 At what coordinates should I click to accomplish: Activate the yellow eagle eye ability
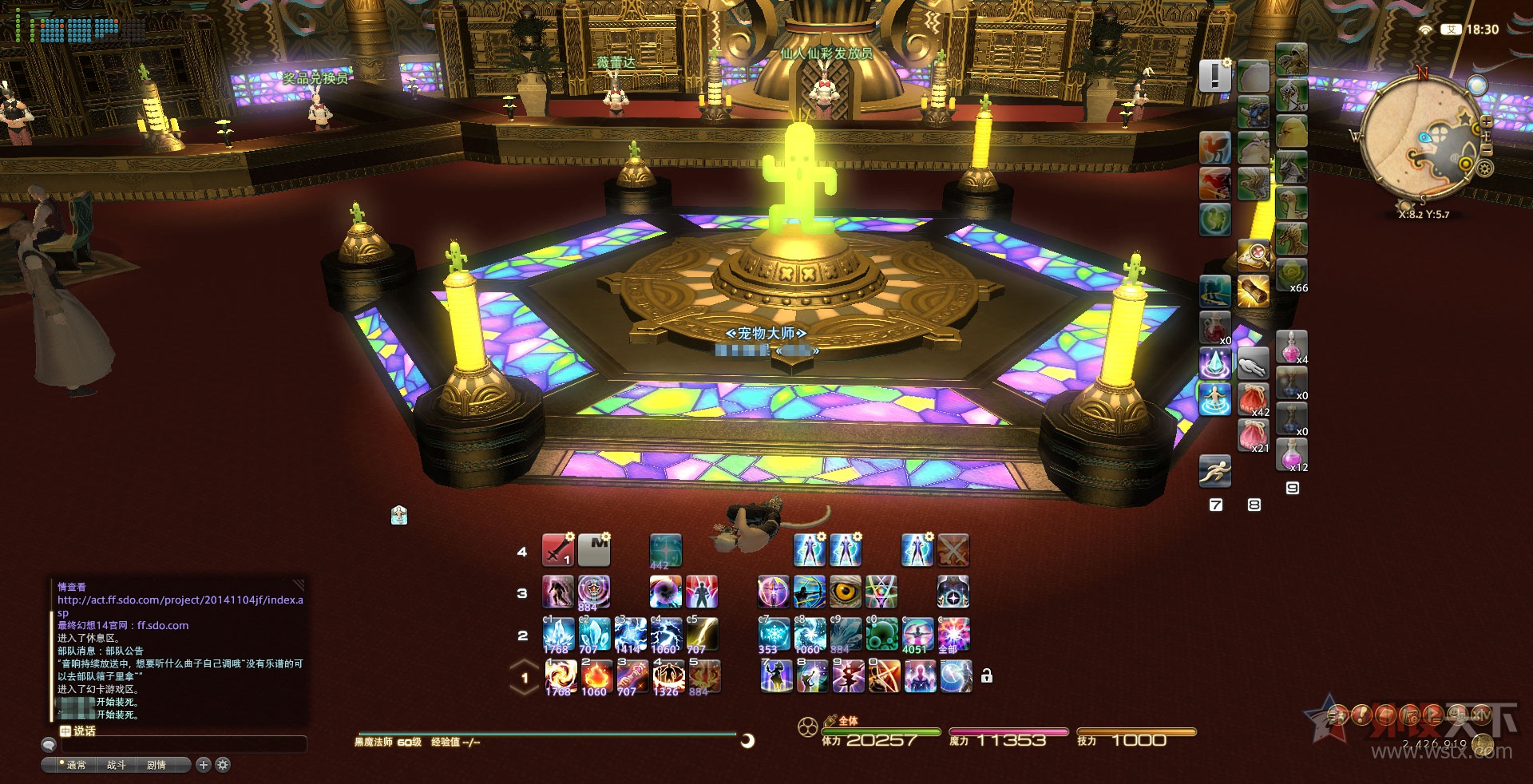[846, 592]
